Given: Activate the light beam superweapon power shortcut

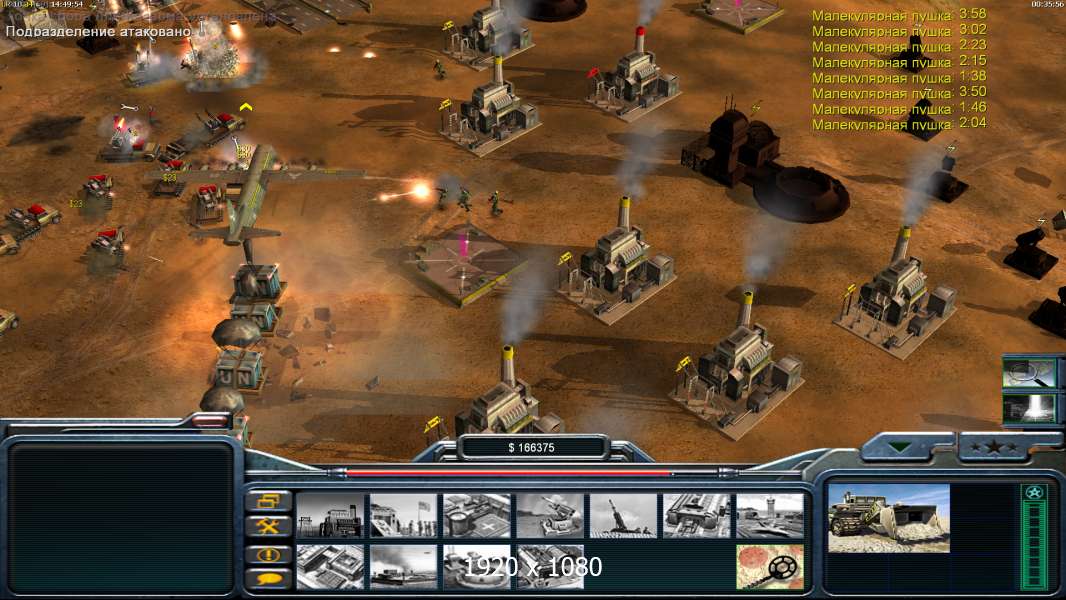Looking at the screenshot, I should [1029, 407].
